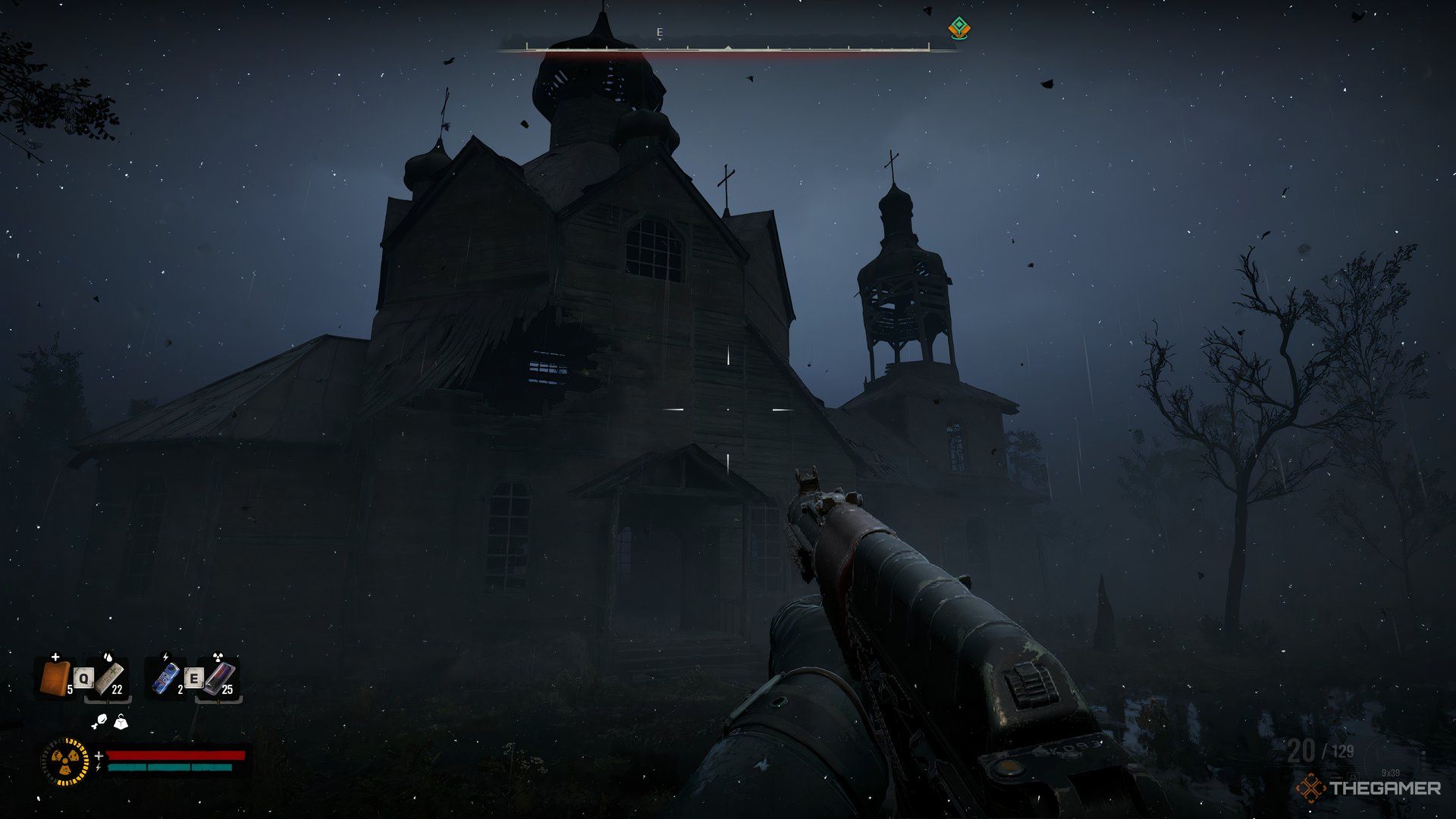Image resolution: width=1456 pixels, height=819 pixels.
Task: Select the bandage quick slot icon
Action: (x=109, y=677)
